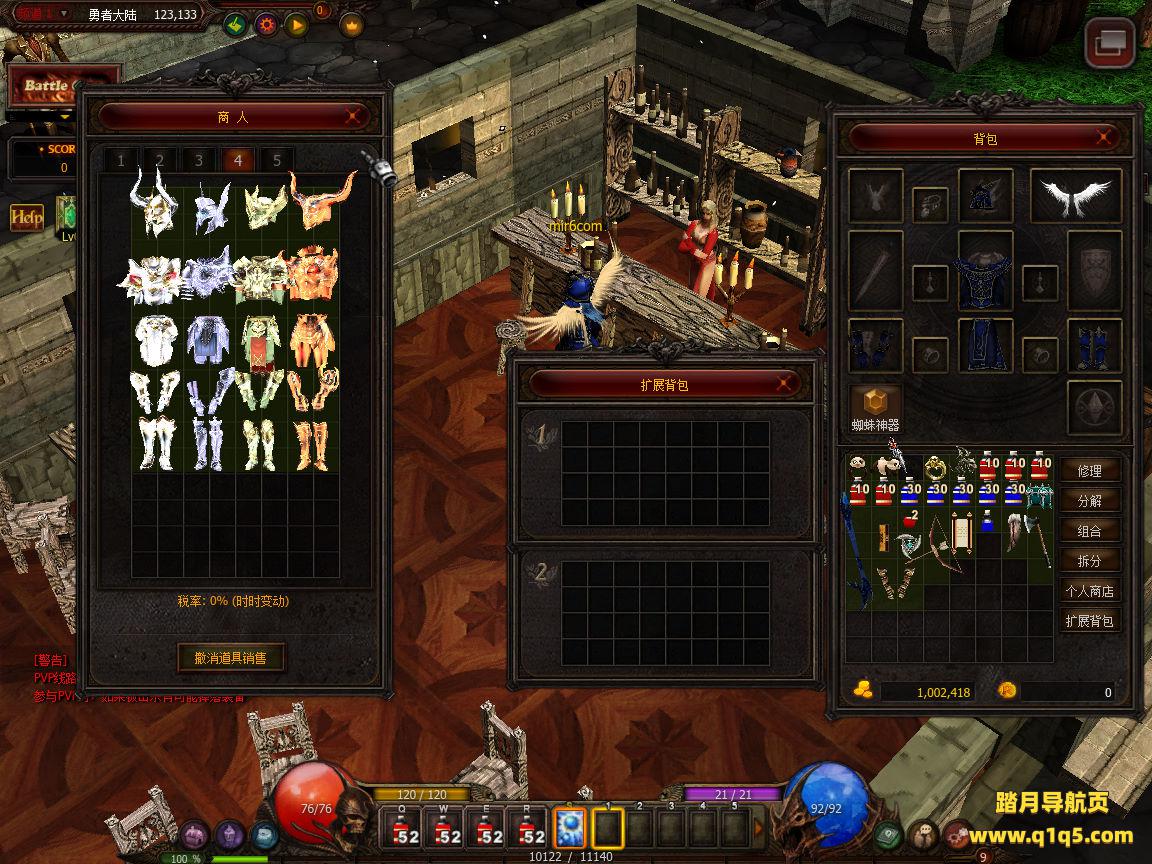Open the 个人商店 personal shop
Image resolution: width=1152 pixels, height=864 pixels.
1089,591
